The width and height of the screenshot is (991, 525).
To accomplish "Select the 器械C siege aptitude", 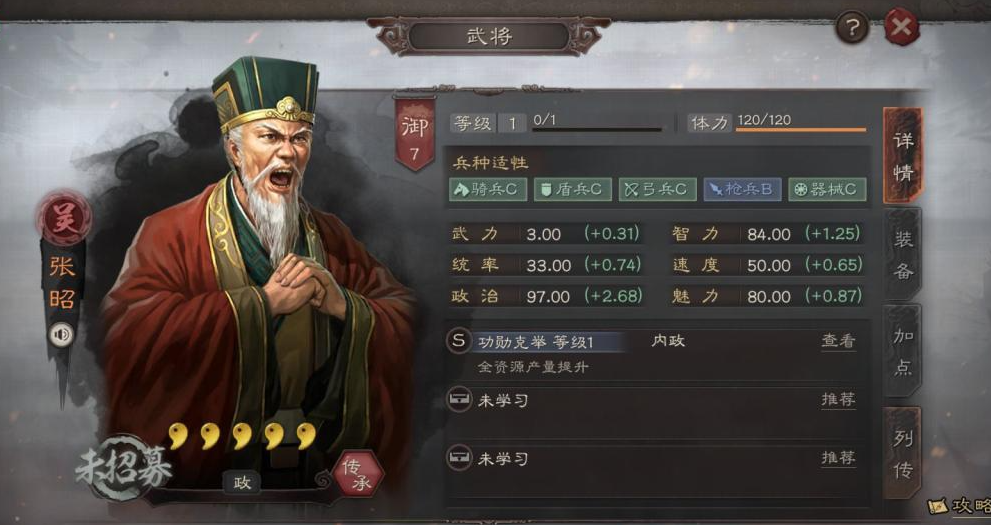I will click(x=826, y=189).
